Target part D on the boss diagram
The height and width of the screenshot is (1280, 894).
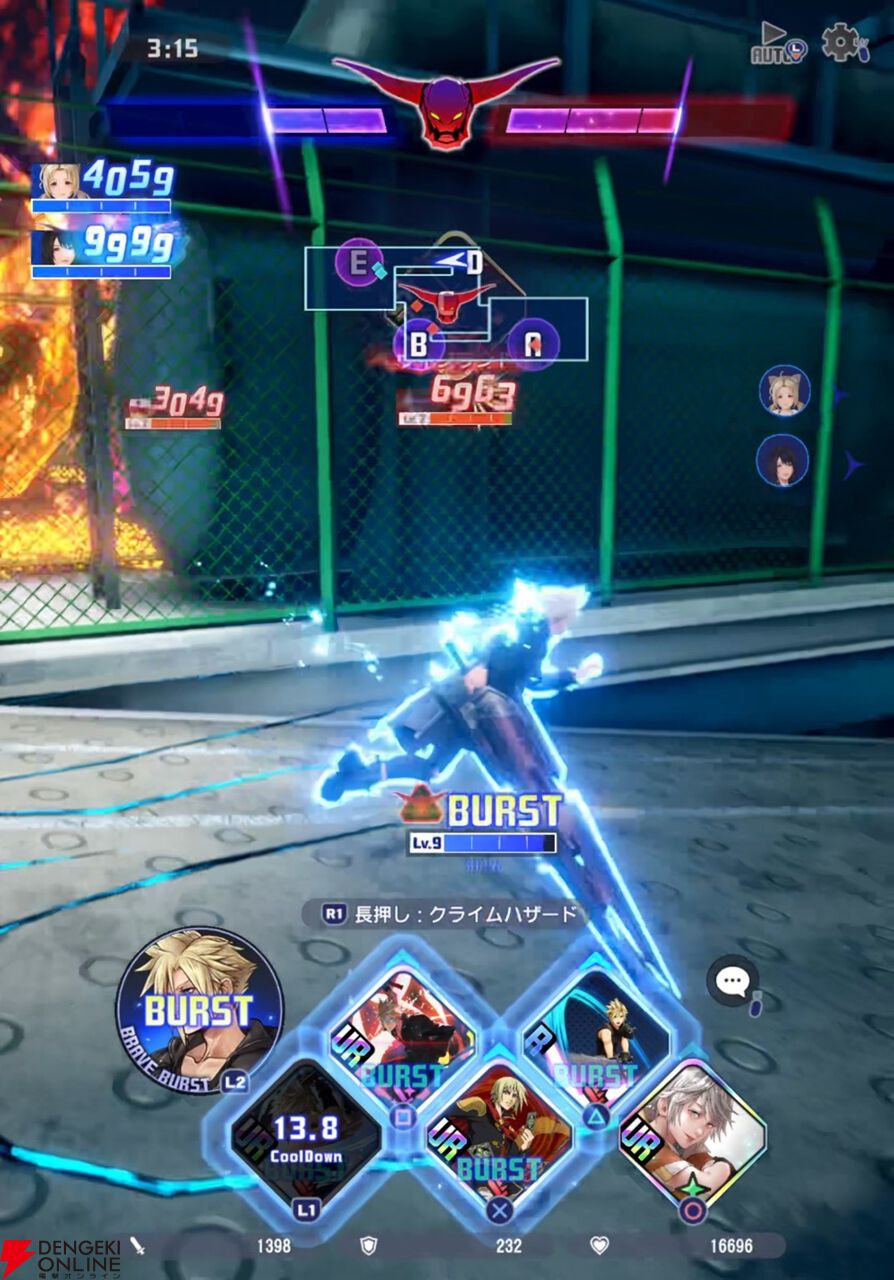(x=473, y=263)
